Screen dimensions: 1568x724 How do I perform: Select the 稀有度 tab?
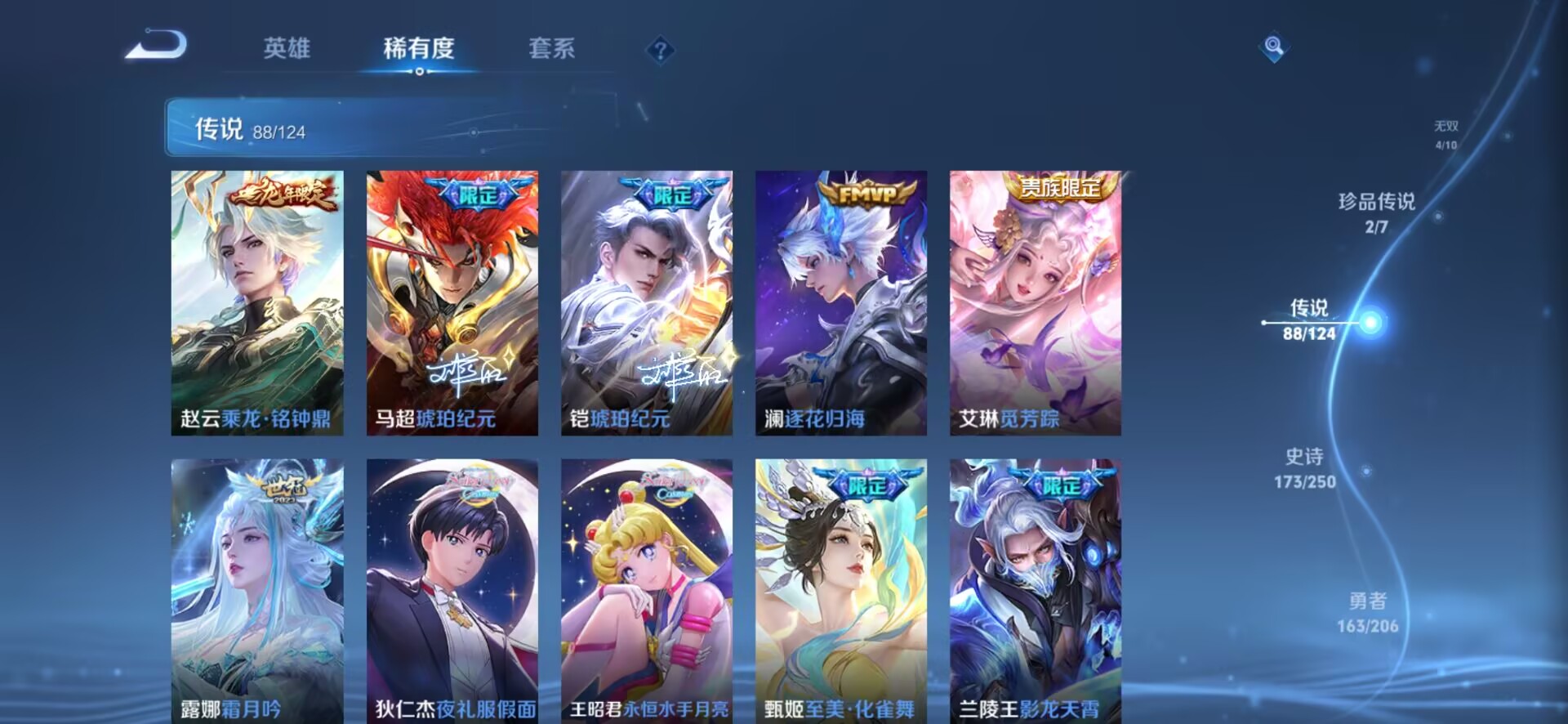(x=418, y=48)
